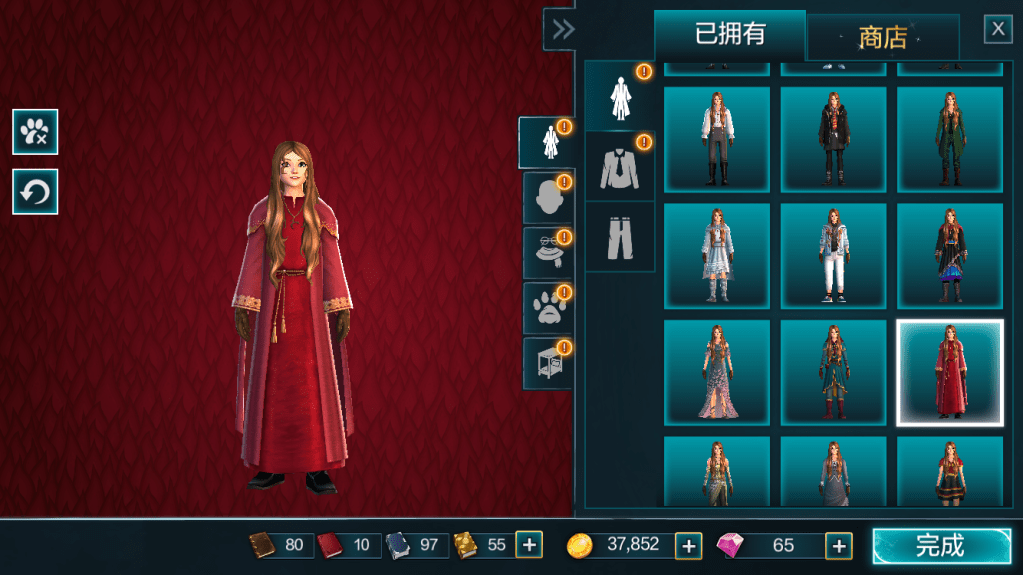This screenshot has width=1023, height=575.
Task: Add more notebooks with the plus button
Action: point(529,545)
